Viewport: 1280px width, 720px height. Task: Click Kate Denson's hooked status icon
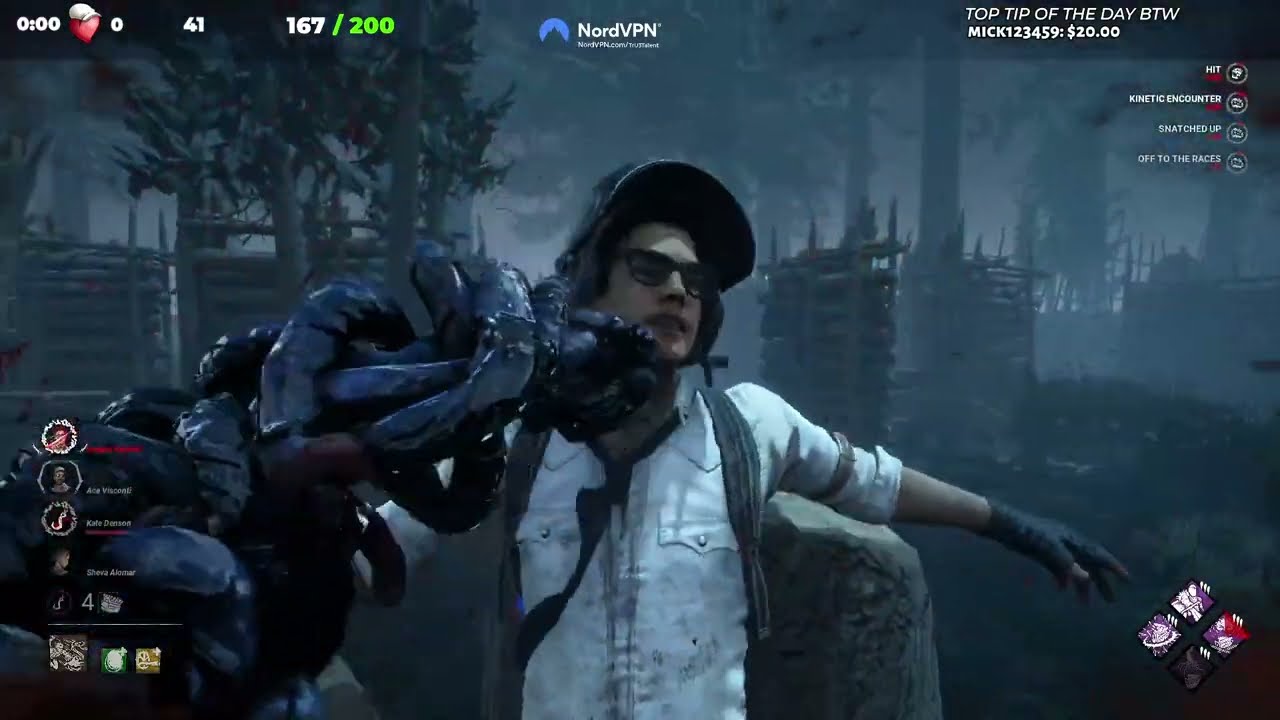(x=58, y=517)
